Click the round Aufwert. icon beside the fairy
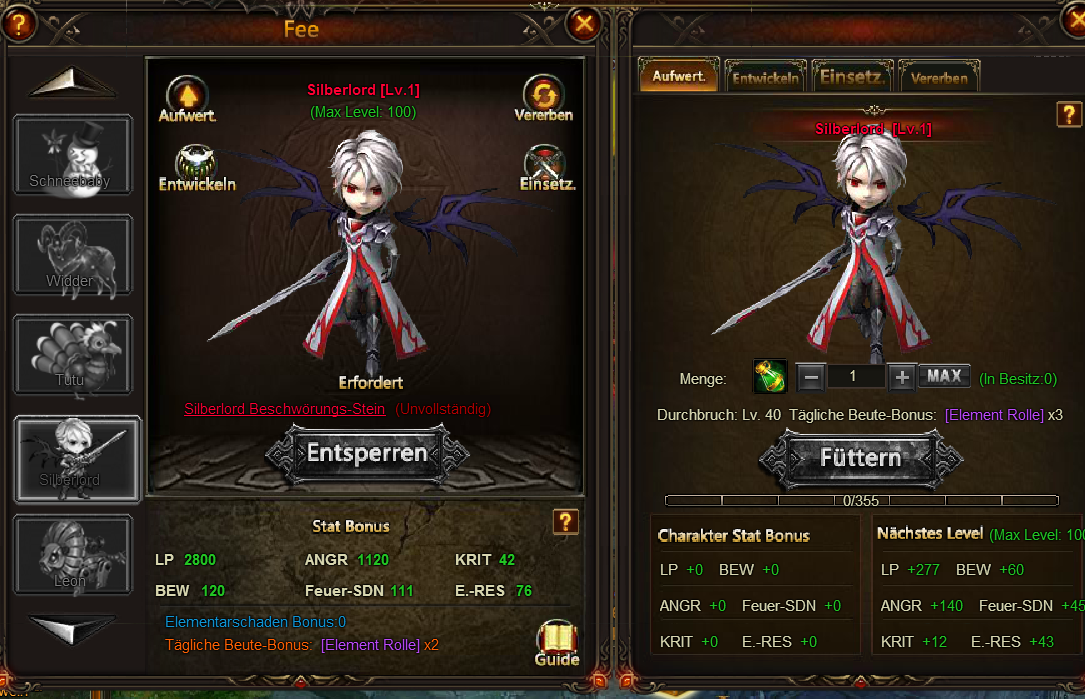Viewport: 1085px width, 699px height. point(187,97)
